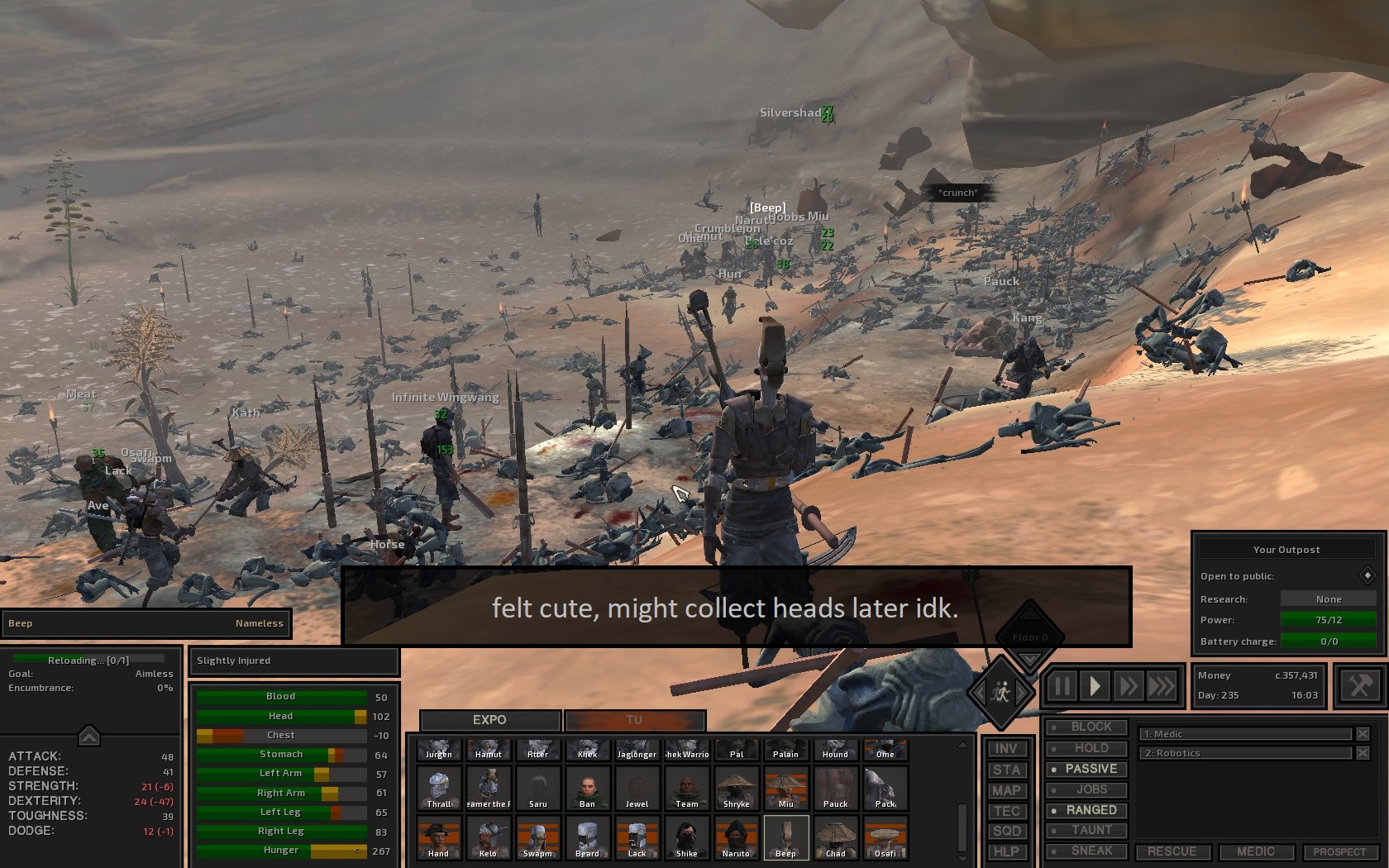The image size is (1389, 868).
Task: Switch to the EXPO squad tab
Action: point(489,719)
